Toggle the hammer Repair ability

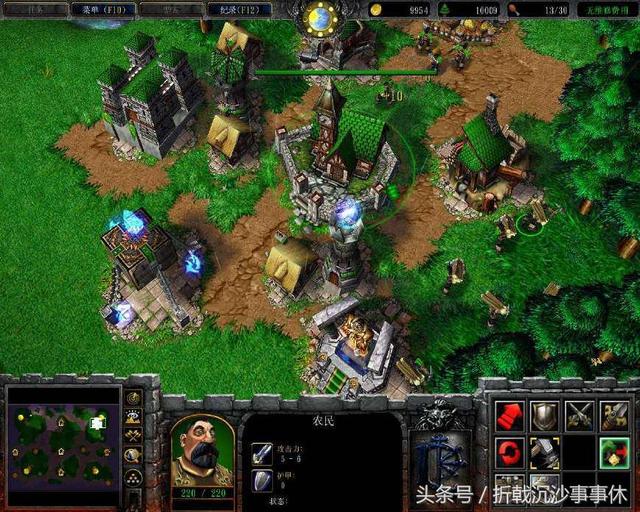tap(545, 452)
